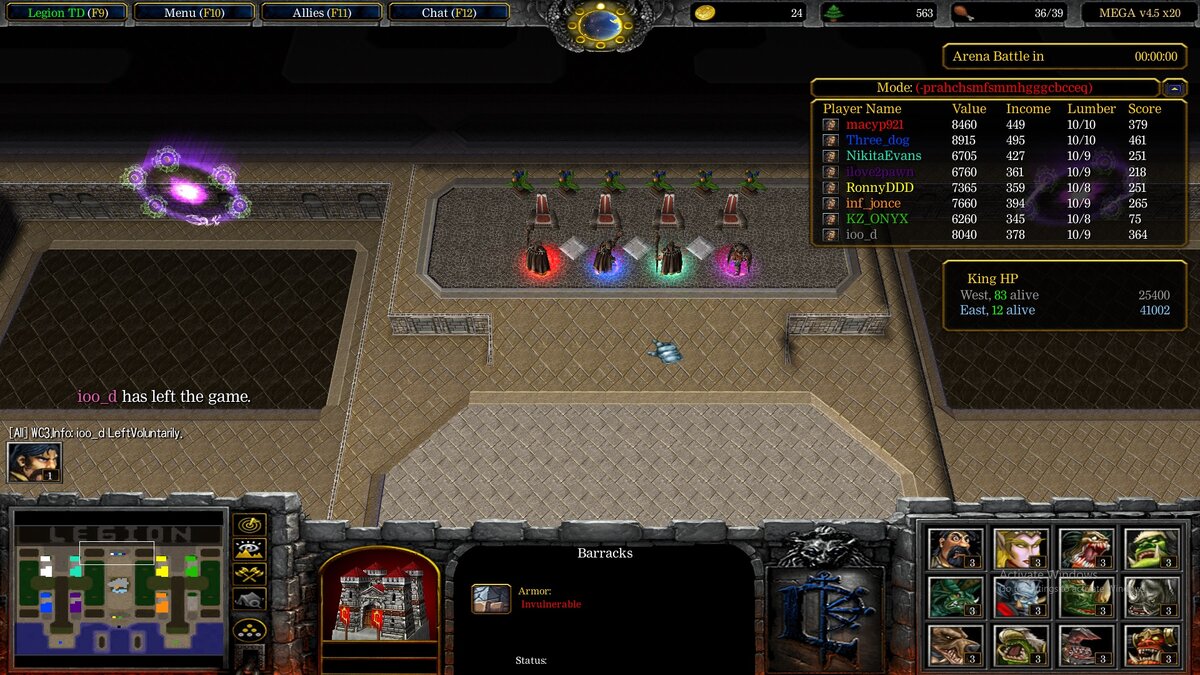This screenshot has height=675, width=1200.
Task: Open the Legion TD quest log (F9)
Action: pos(66,13)
